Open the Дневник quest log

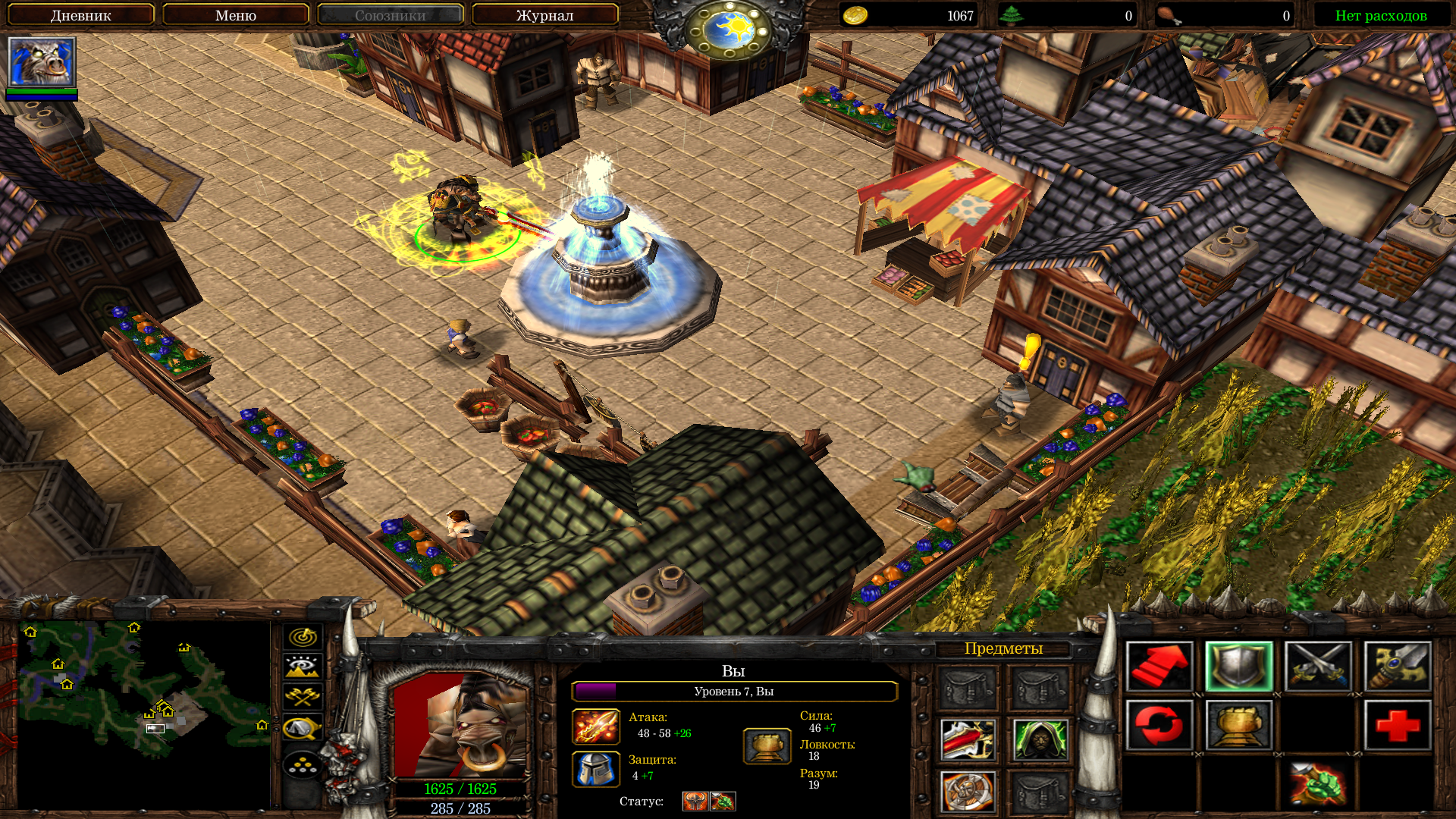pos(80,15)
